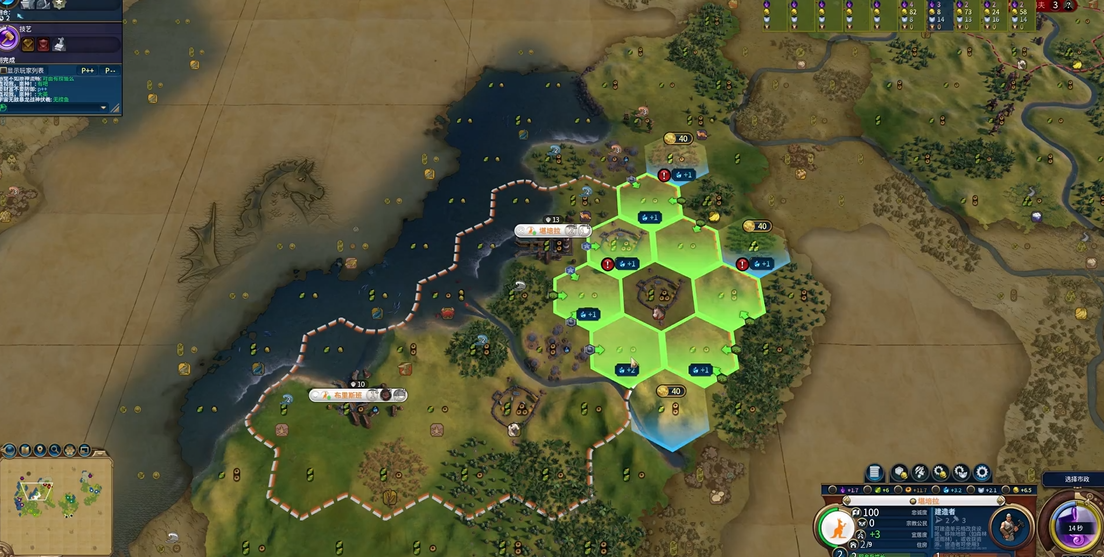Select the builder unit portrait
Image resolution: width=1104 pixels, height=557 pixels.
click(x=1011, y=527)
